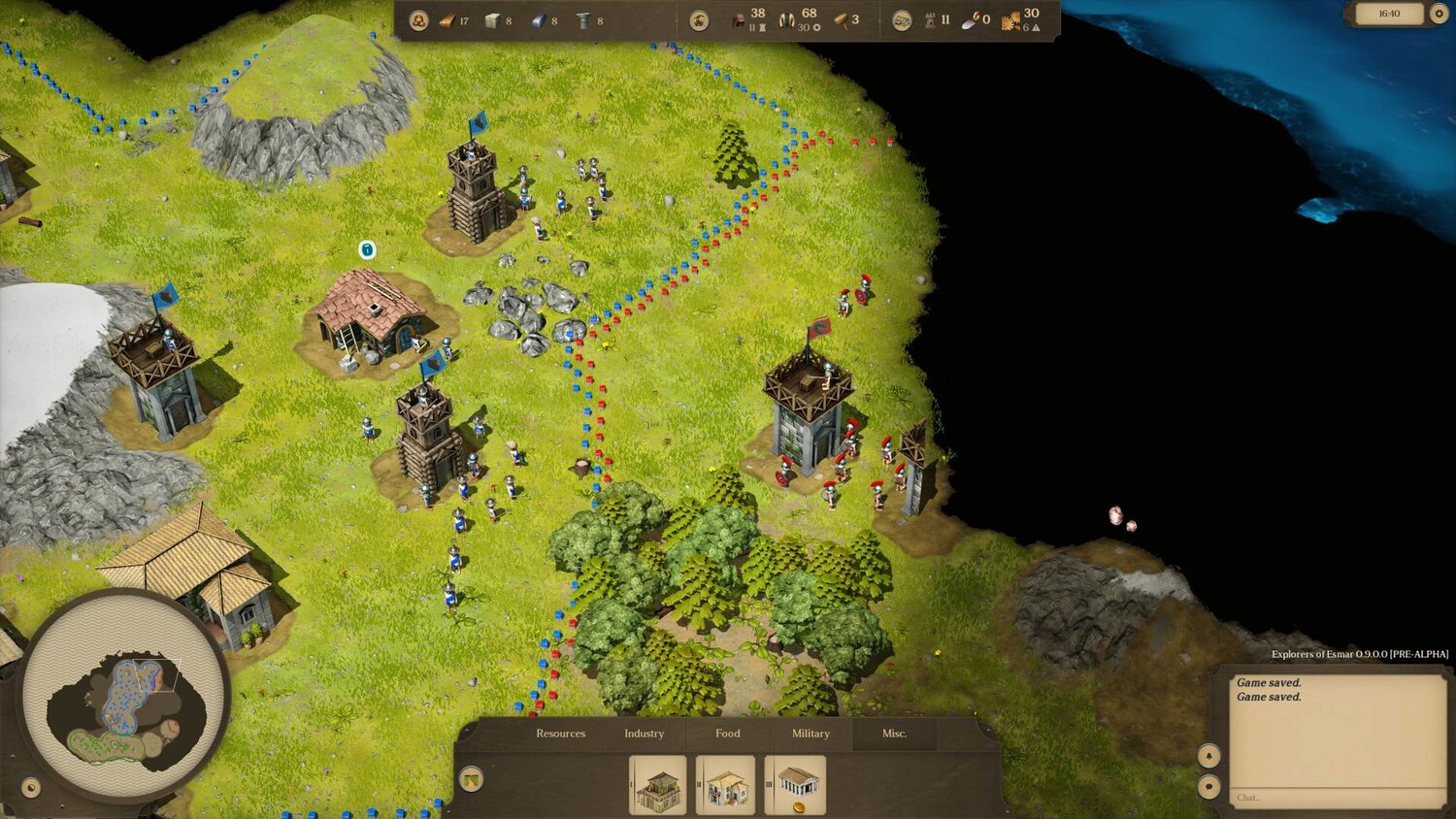The height and width of the screenshot is (819, 1456).
Task: Toggle the chat speech bubble button
Action: coord(1209,787)
